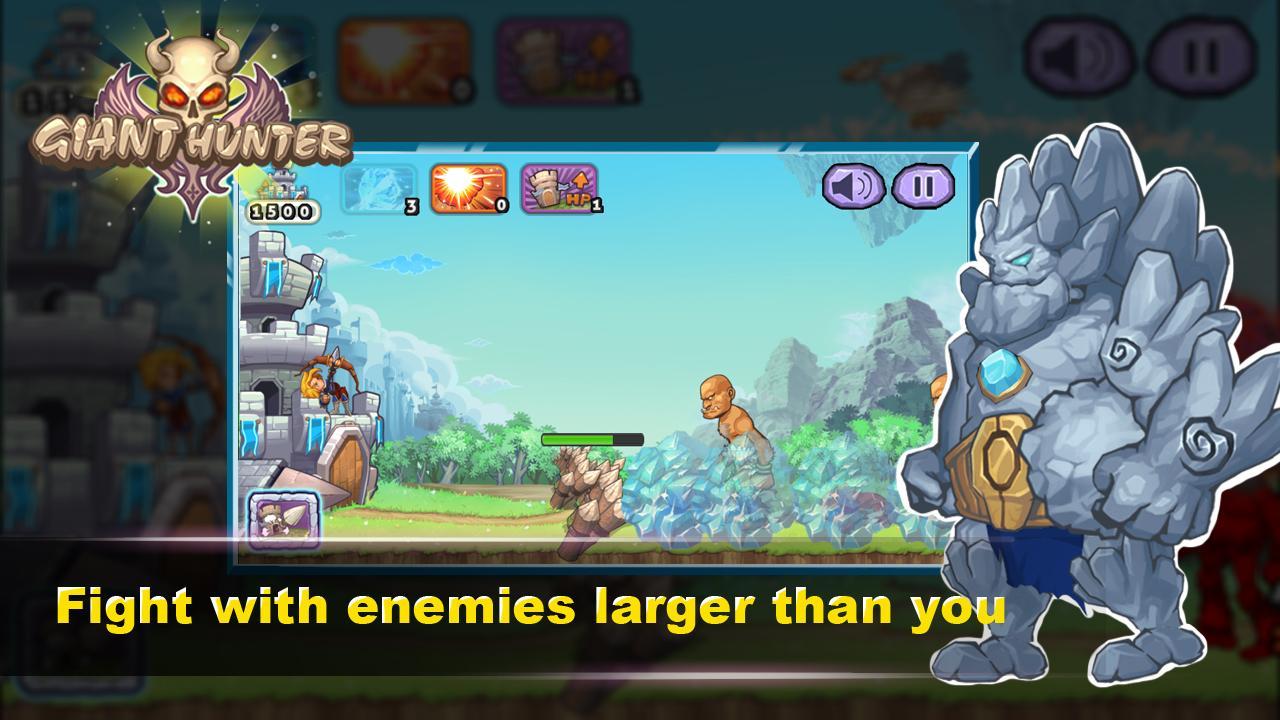Click the Frost spell count badge showing 3

pos(411,208)
